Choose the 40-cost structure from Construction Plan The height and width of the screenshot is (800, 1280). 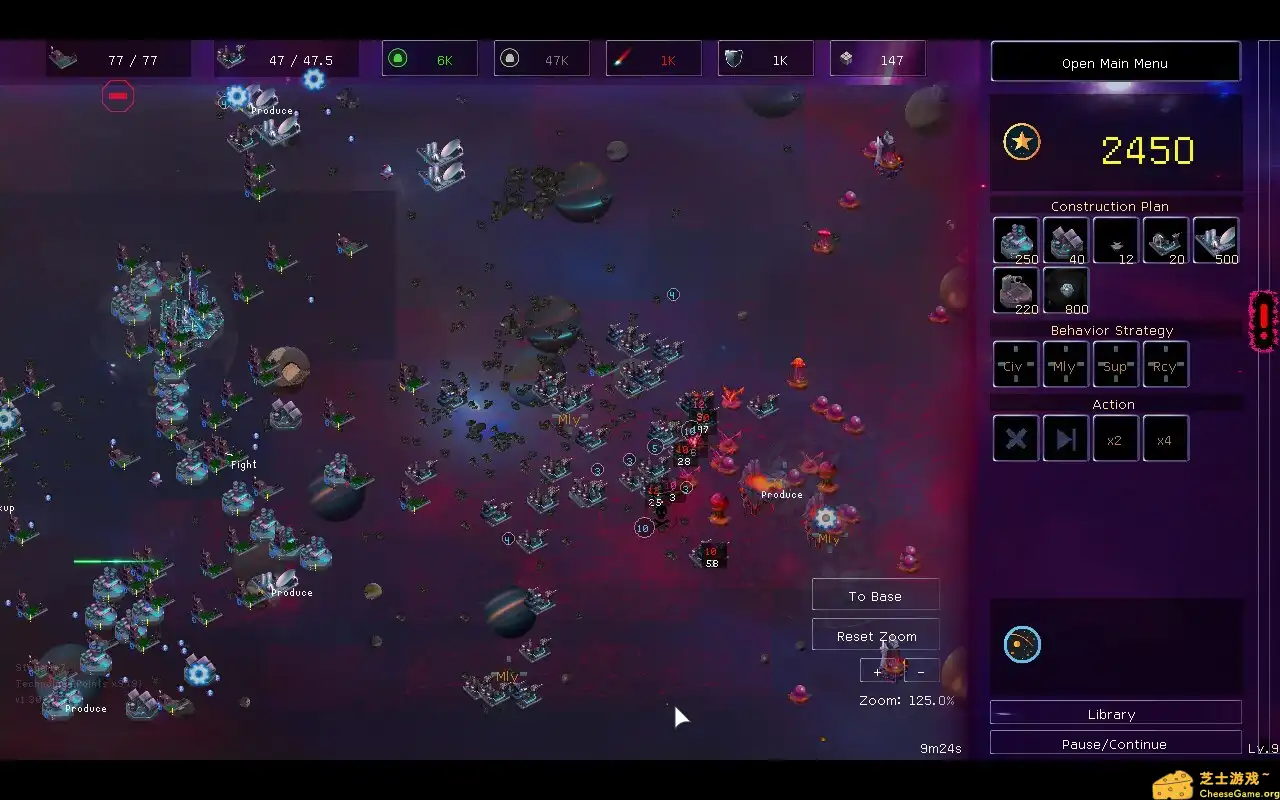(x=1065, y=240)
